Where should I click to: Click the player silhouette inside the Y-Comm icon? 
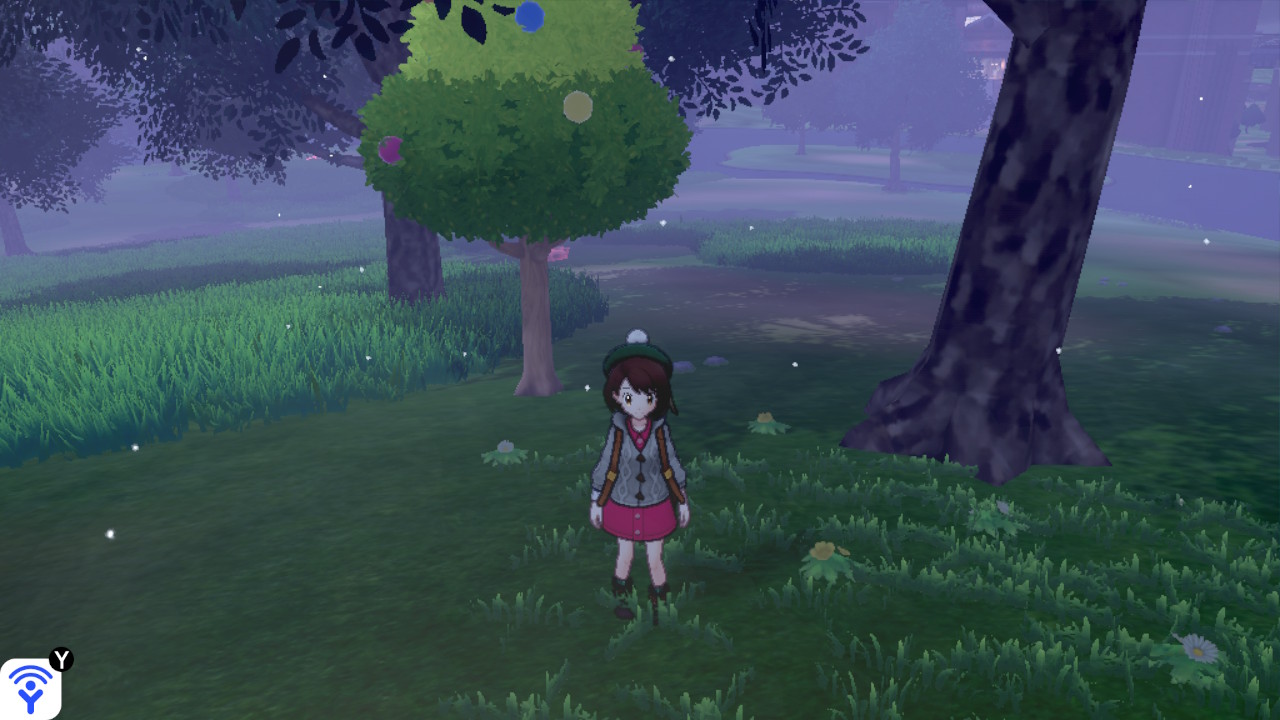30,698
